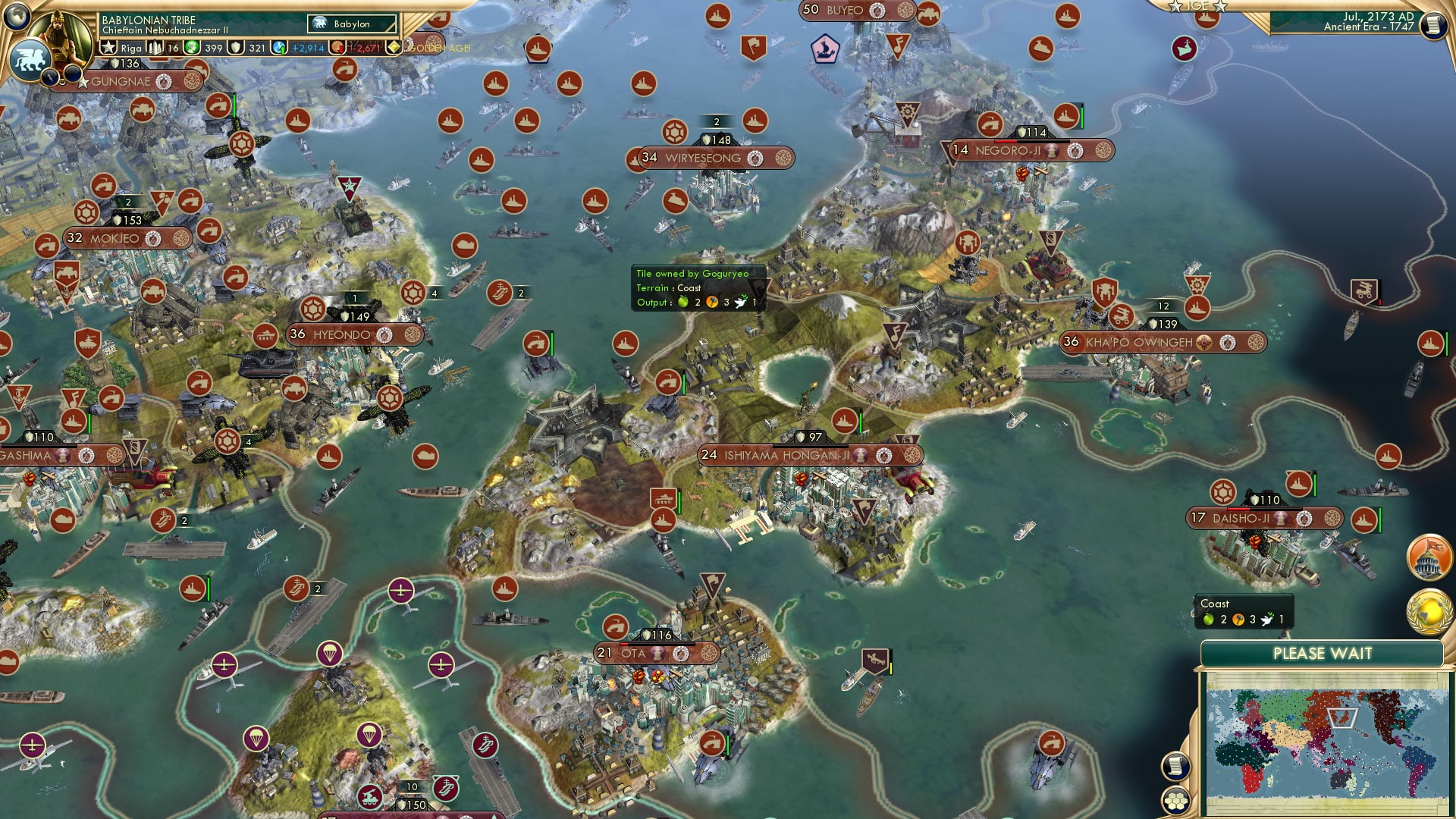Click the Riga city-state star icon
Screen dimensions: 1456x819
coord(109,47)
